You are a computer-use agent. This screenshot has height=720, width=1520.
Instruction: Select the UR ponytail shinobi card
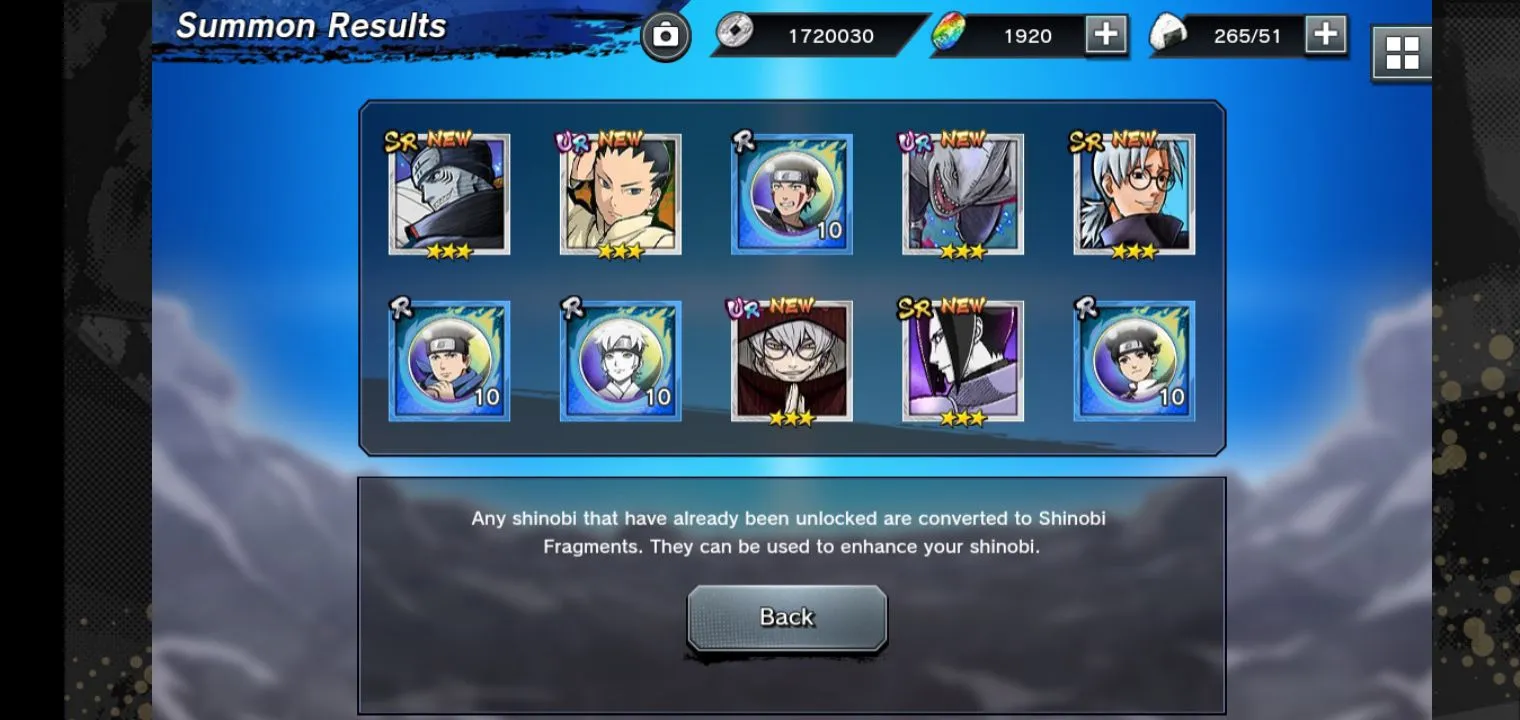[x=620, y=194]
